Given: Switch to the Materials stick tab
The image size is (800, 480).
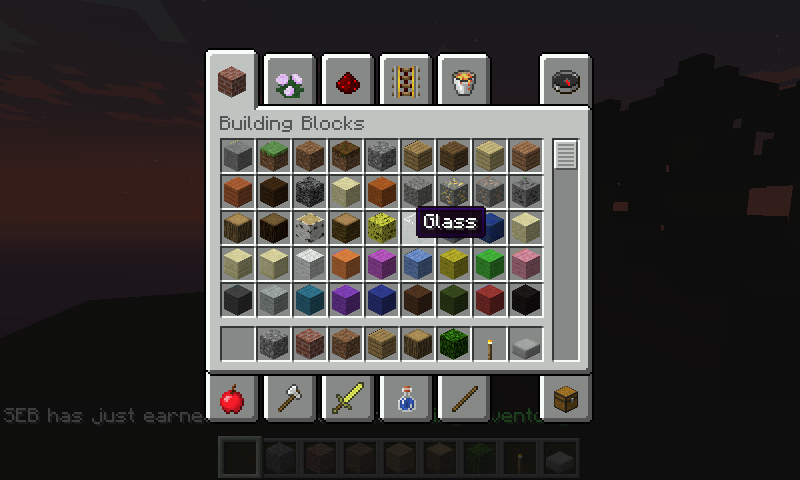Looking at the screenshot, I should 462,399.
